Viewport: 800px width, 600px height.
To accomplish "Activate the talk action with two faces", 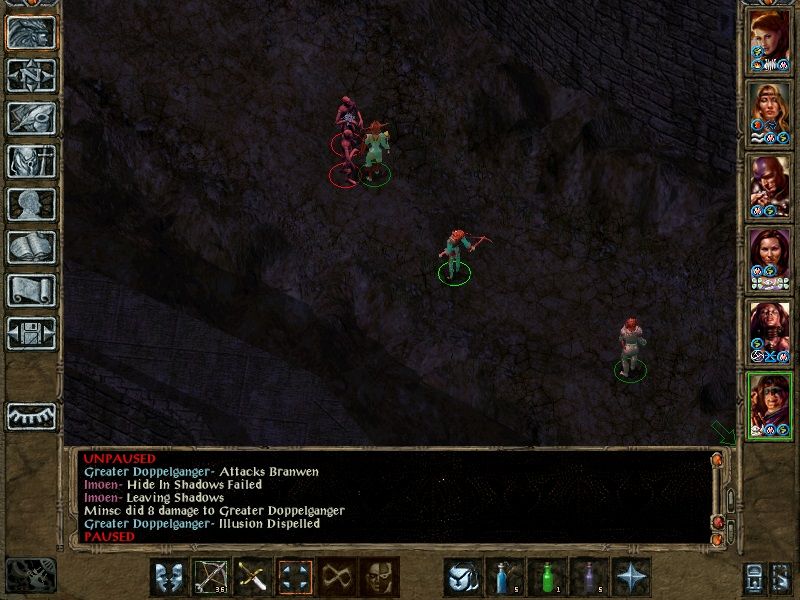I will pos(169,577).
